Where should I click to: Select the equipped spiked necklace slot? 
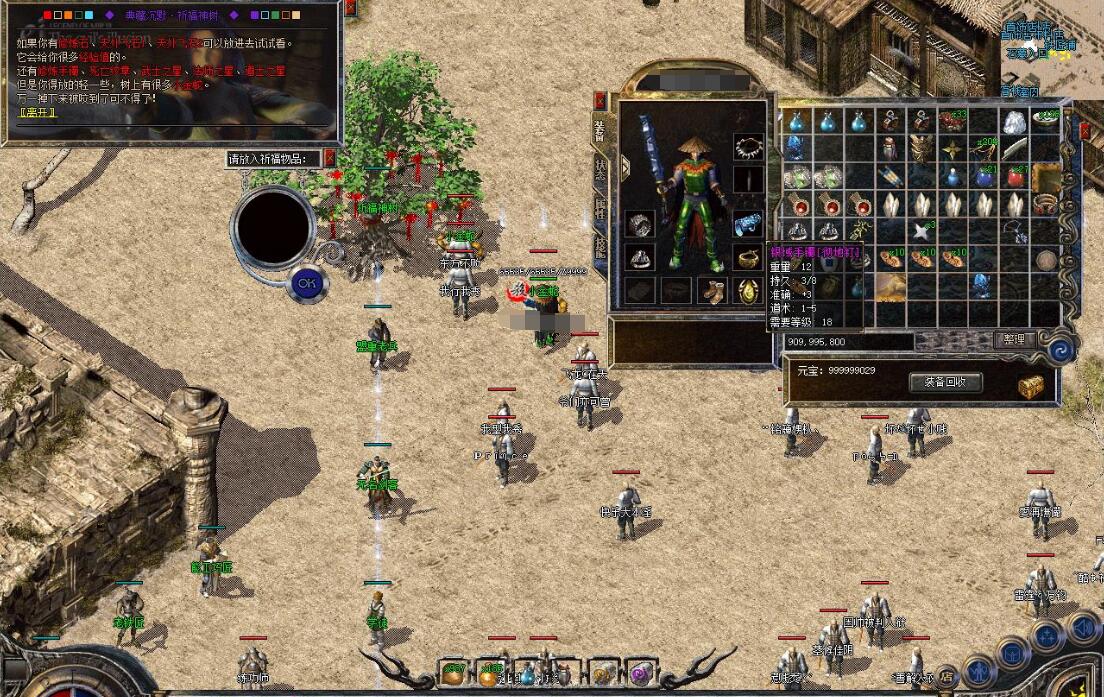(x=747, y=148)
